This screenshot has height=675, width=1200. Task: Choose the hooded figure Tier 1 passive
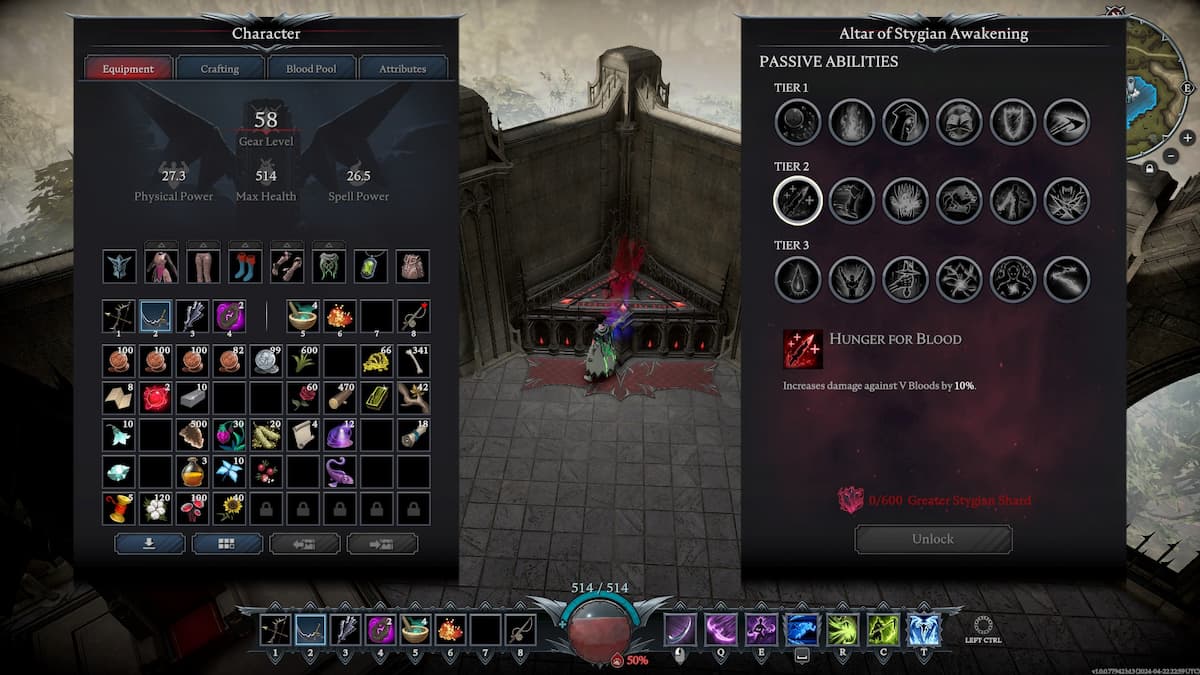click(906, 122)
